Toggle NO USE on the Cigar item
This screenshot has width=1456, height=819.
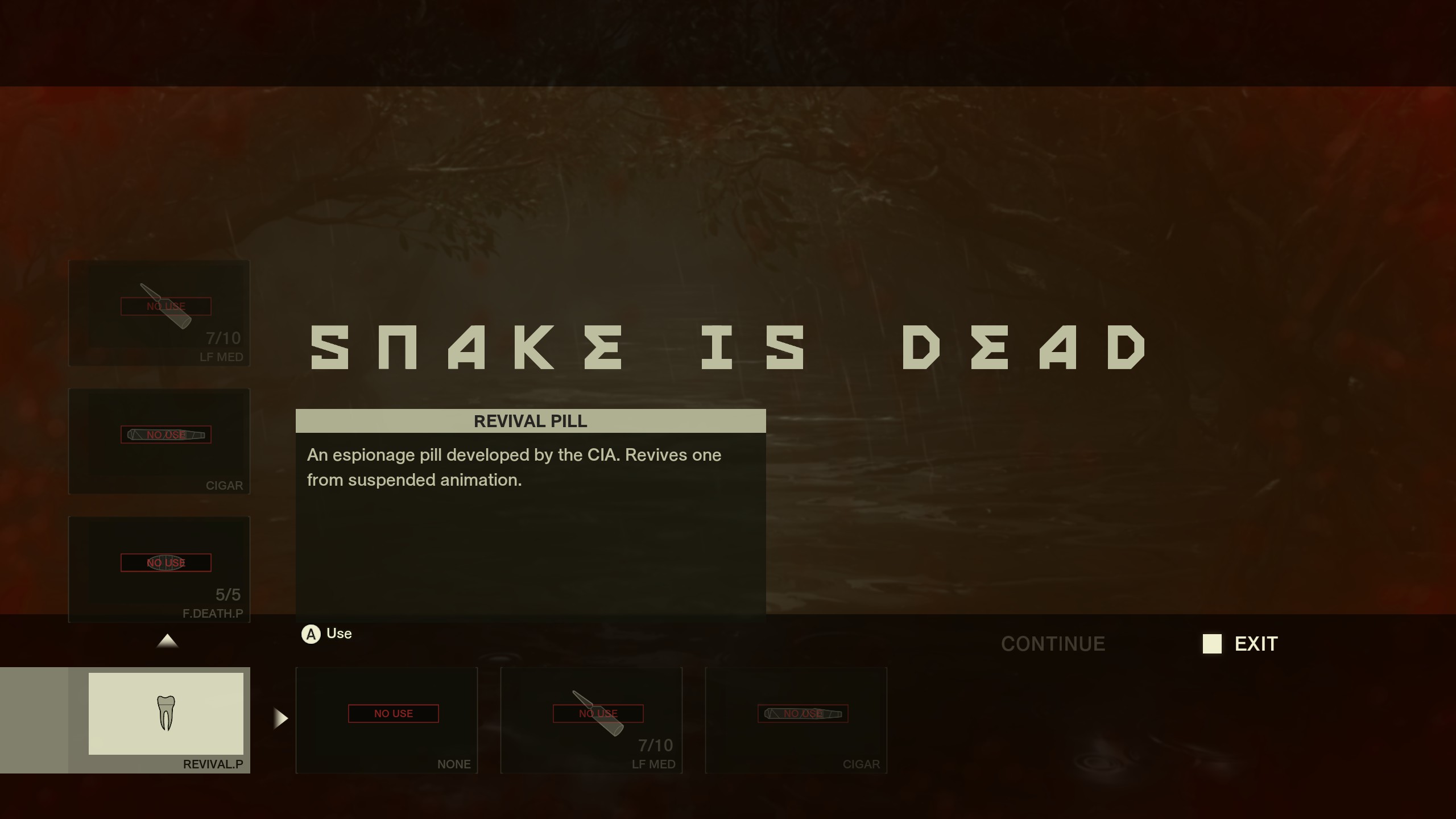pyautogui.click(x=166, y=435)
